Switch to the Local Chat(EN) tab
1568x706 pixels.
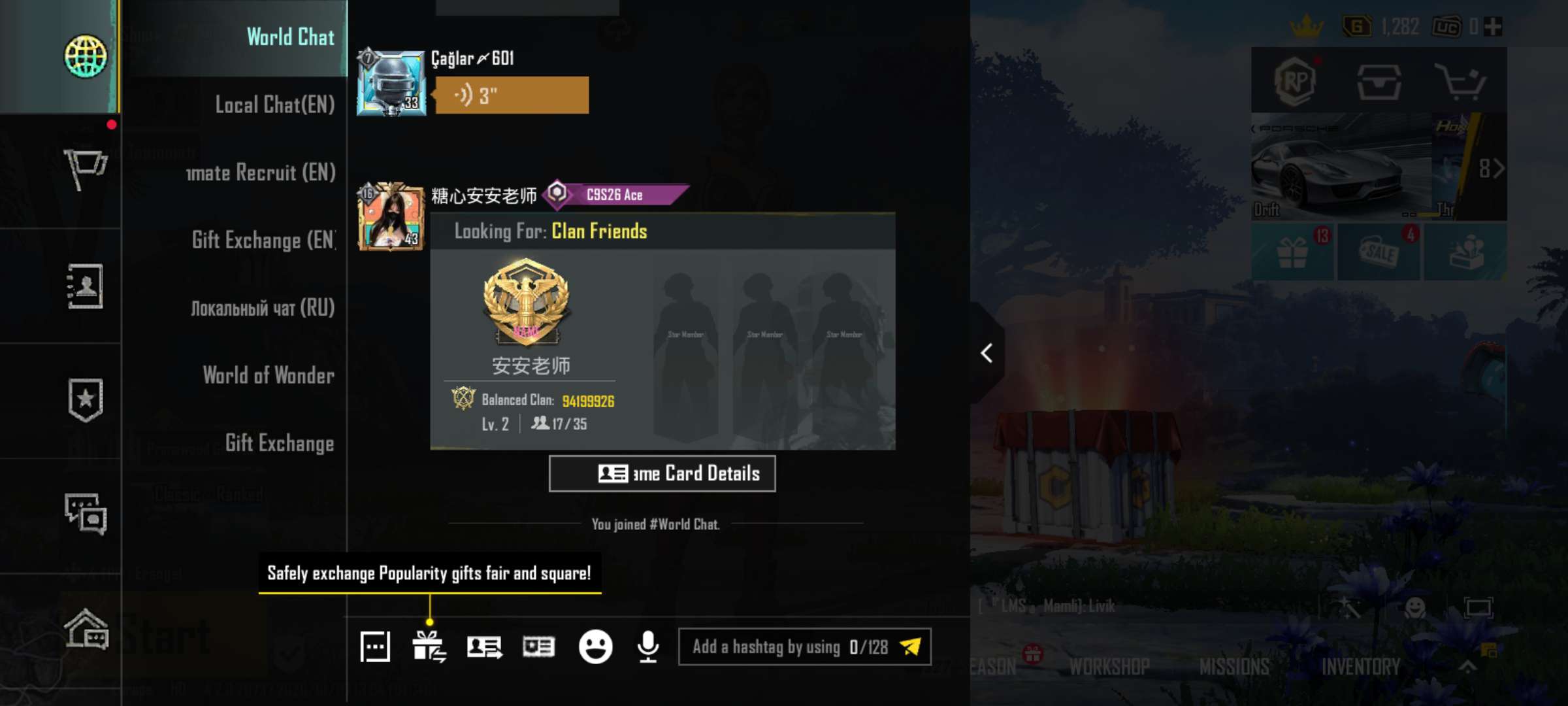coord(274,105)
